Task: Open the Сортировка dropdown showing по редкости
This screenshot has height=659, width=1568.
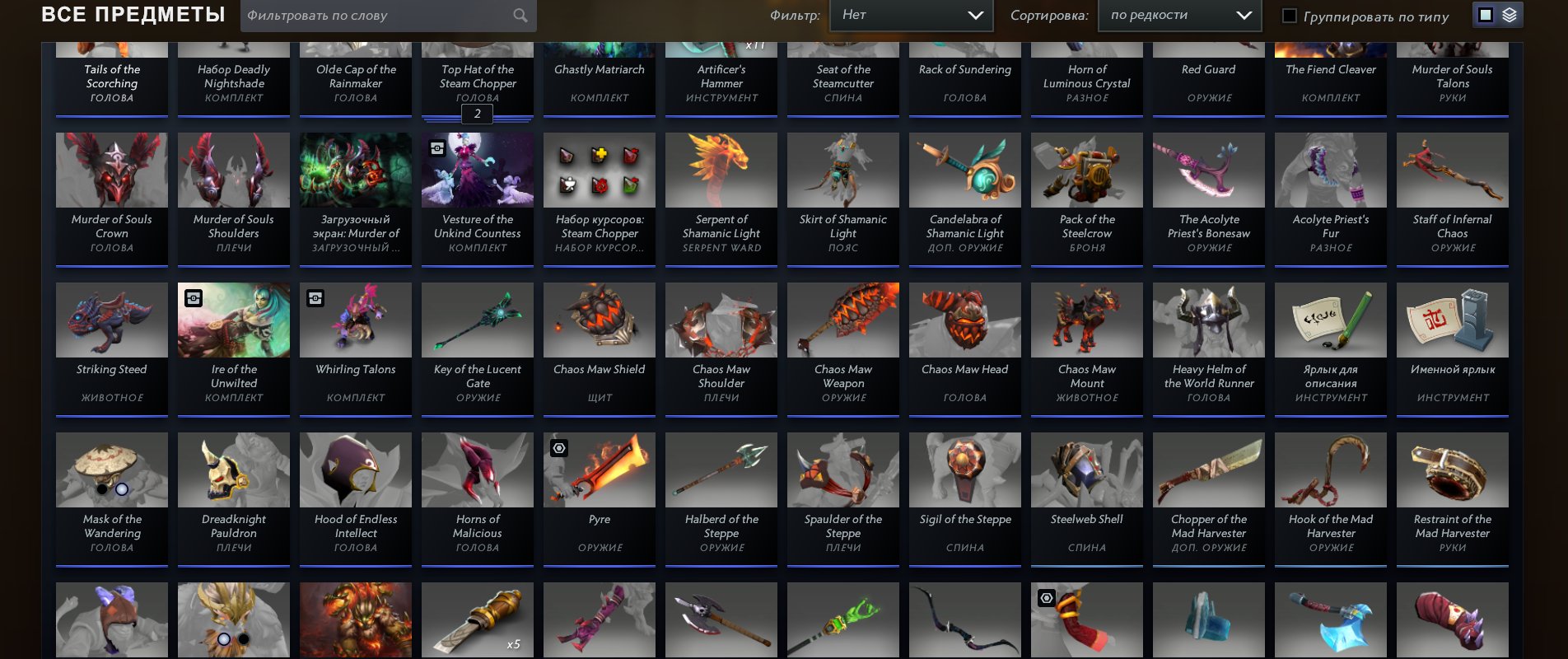Action: (1179, 15)
